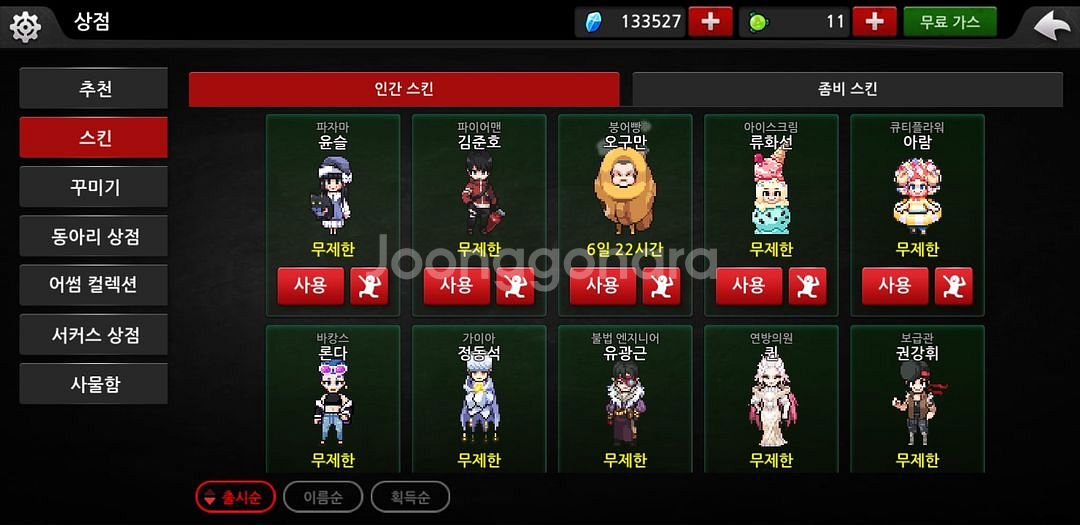Open the 서커스 상점 menu

tap(94, 334)
